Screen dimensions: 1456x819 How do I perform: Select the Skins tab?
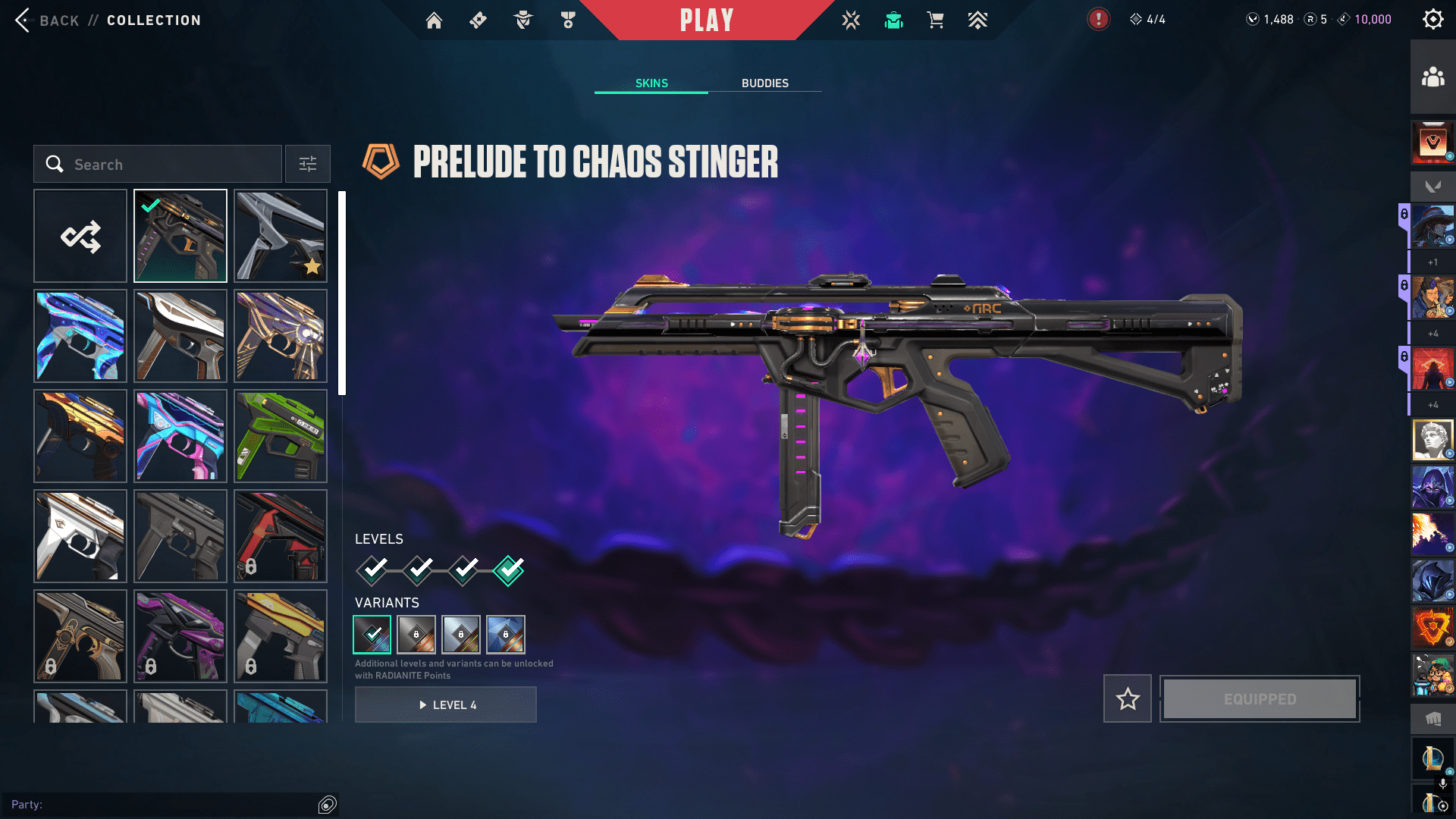[x=651, y=83]
